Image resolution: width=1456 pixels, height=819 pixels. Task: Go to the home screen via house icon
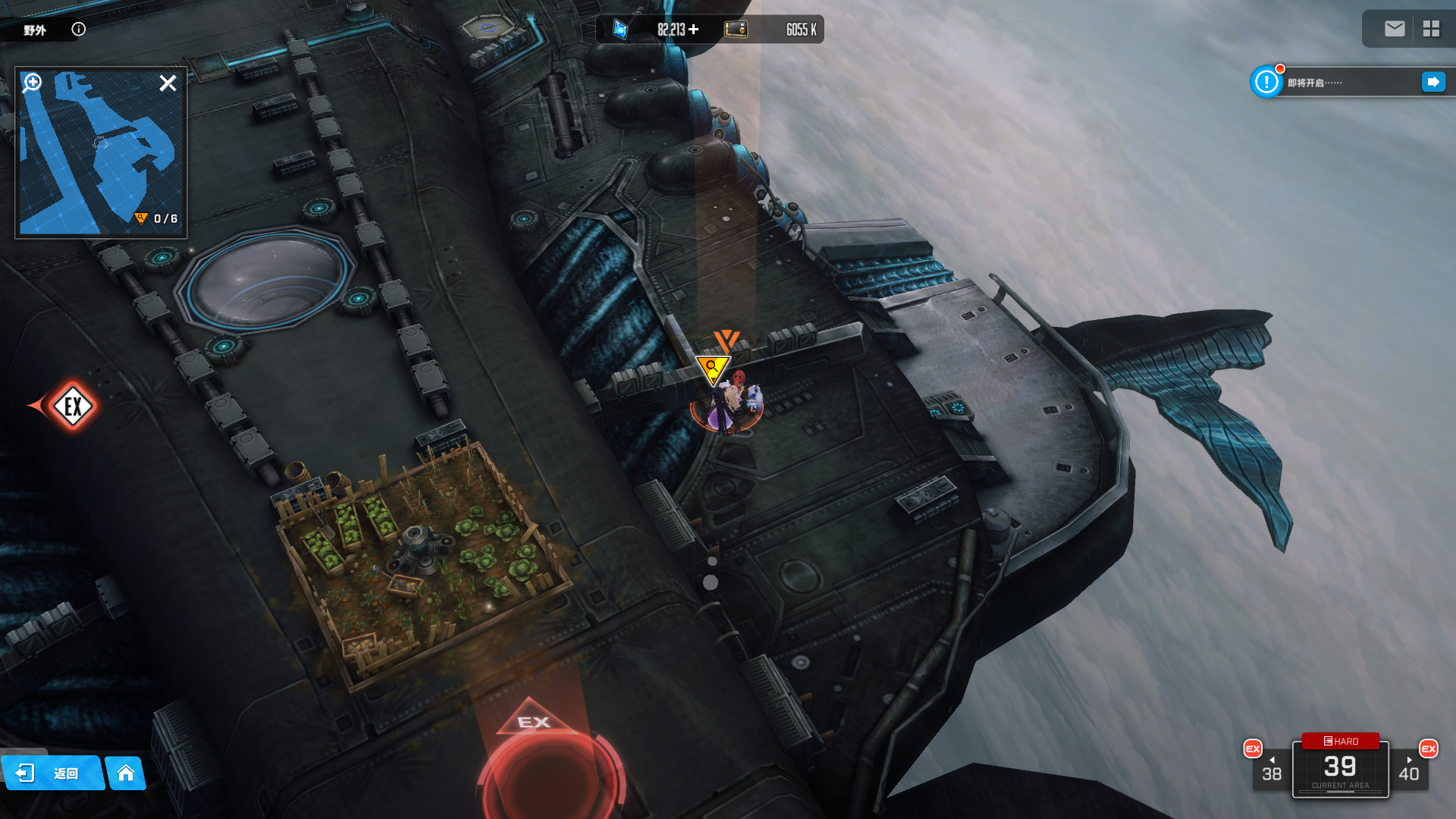click(x=126, y=773)
